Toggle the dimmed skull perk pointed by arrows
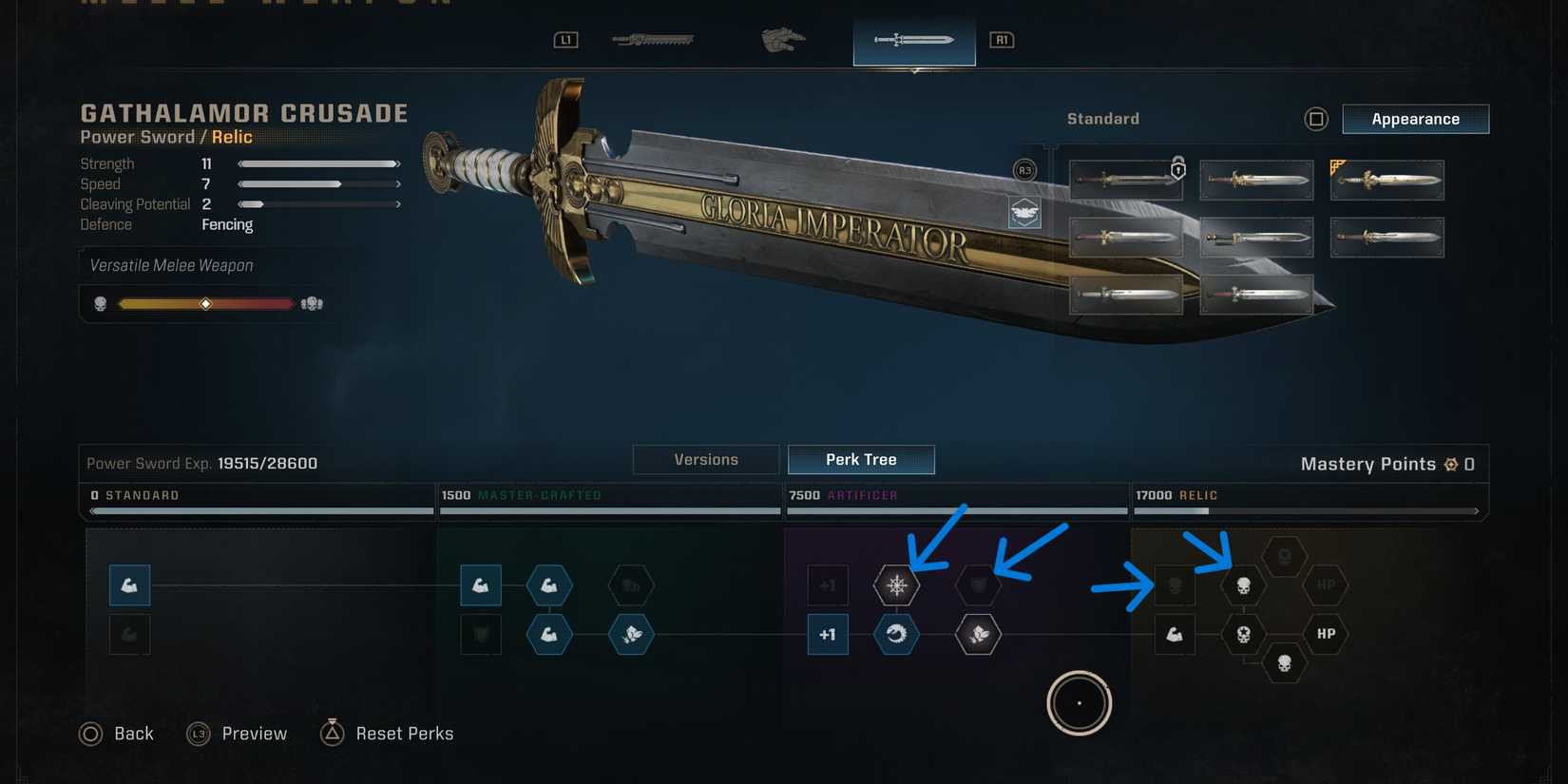1568x784 pixels. coord(1175,585)
